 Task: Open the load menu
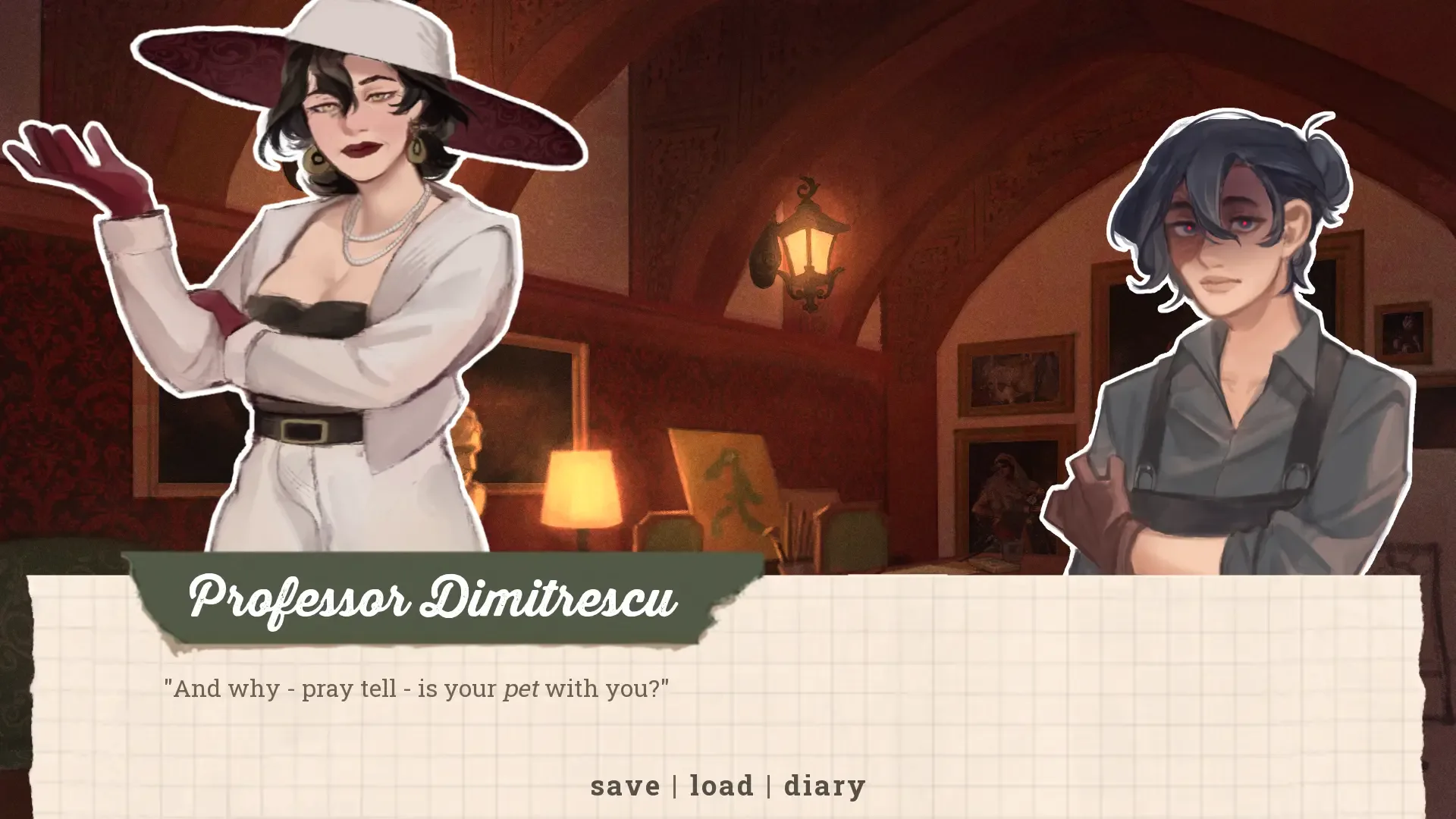(720, 786)
